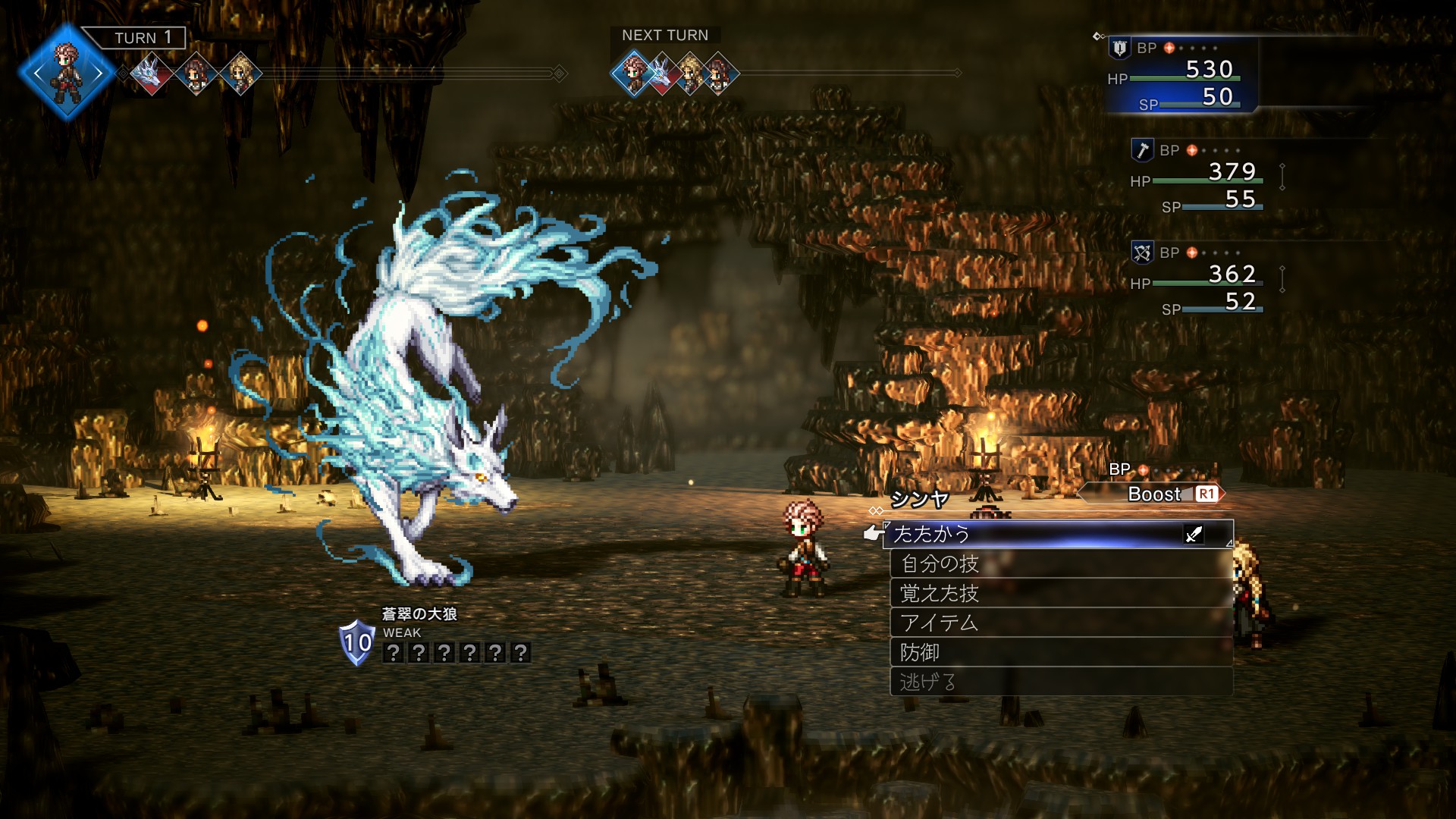Viewport: 1456px width, 819px height.
Task: Select the wolf portrait in turn order
Action: (x=150, y=74)
